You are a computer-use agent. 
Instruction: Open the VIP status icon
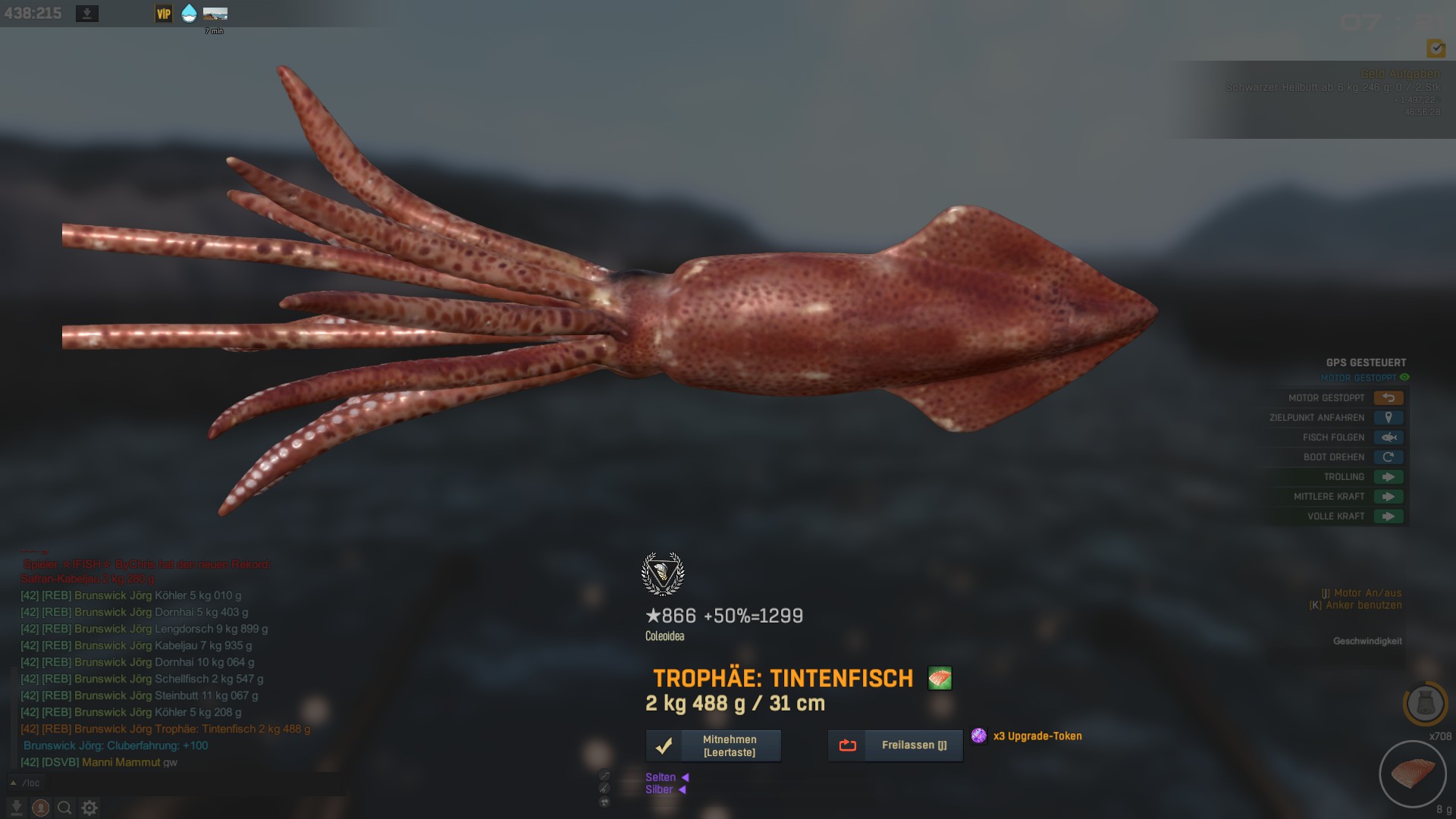pyautogui.click(x=164, y=14)
